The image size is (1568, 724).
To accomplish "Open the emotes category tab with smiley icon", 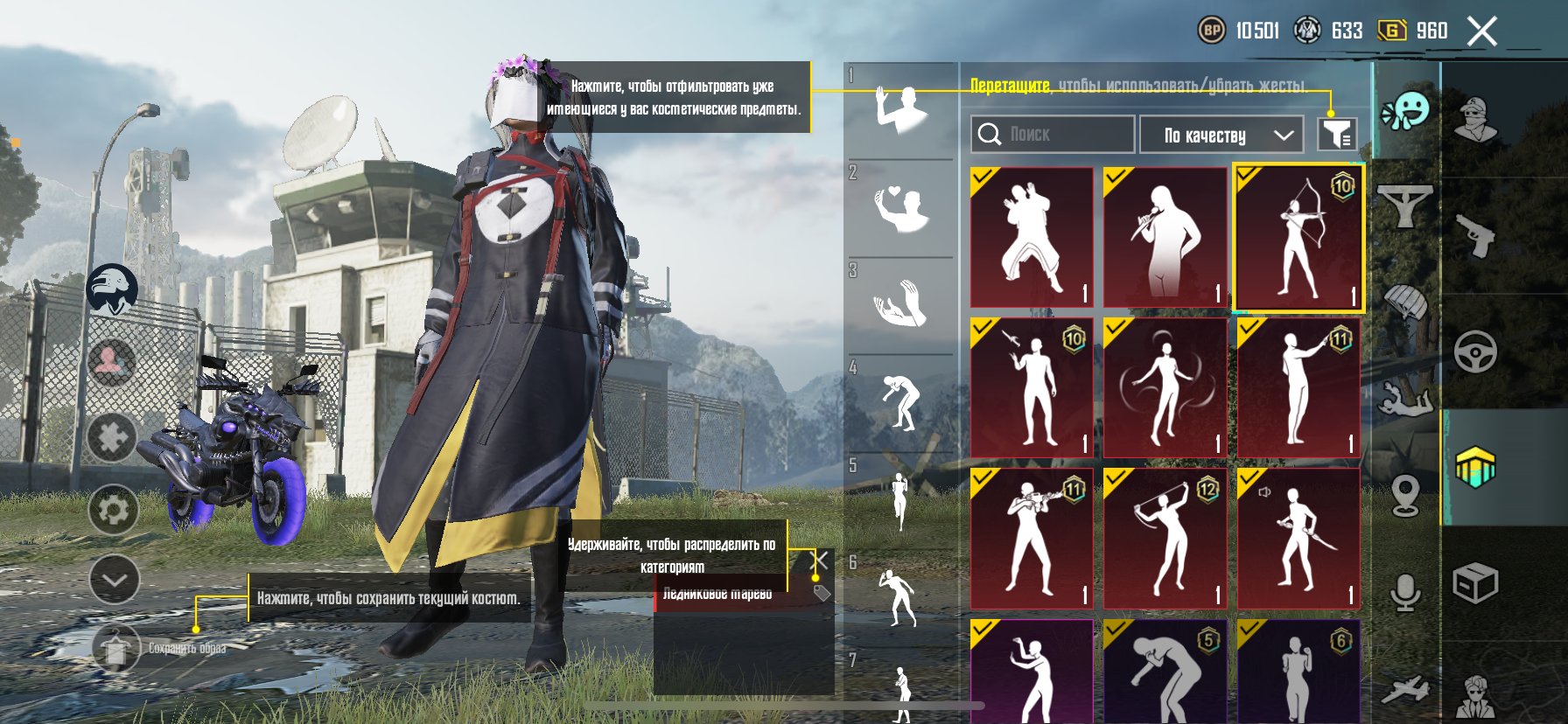I will pyautogui.click(x=1404, y=111).
